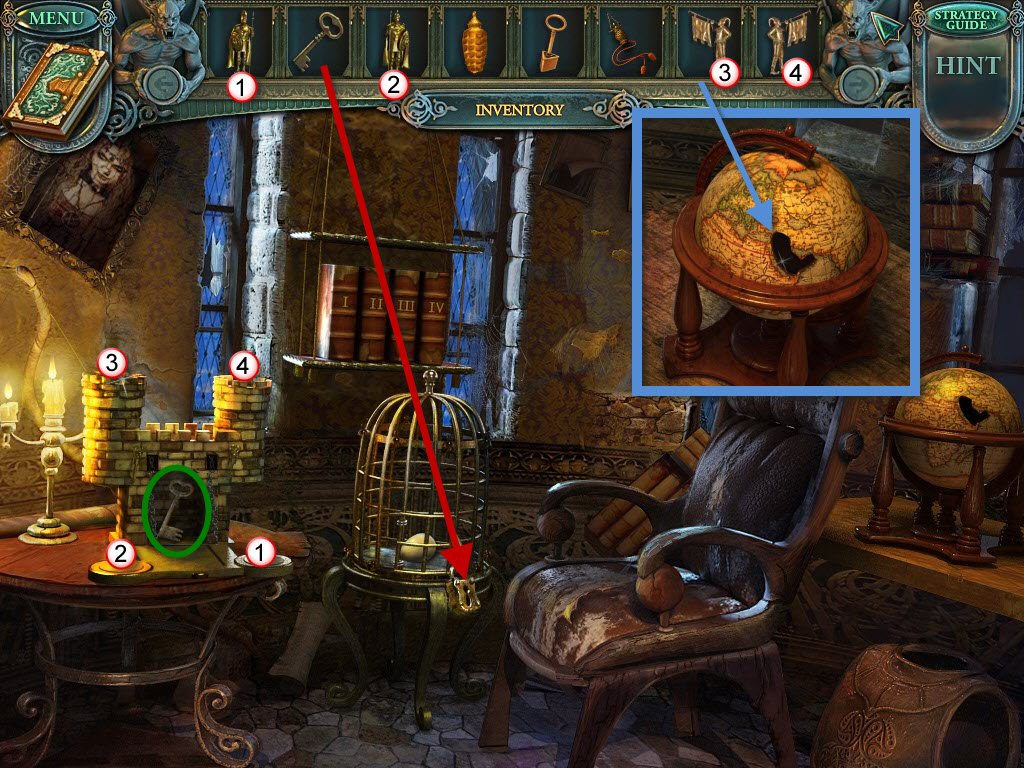This screenshot has width=1024, height=768.
Task: Pick the golden cocoon inventory item
Action: [476, 46]
